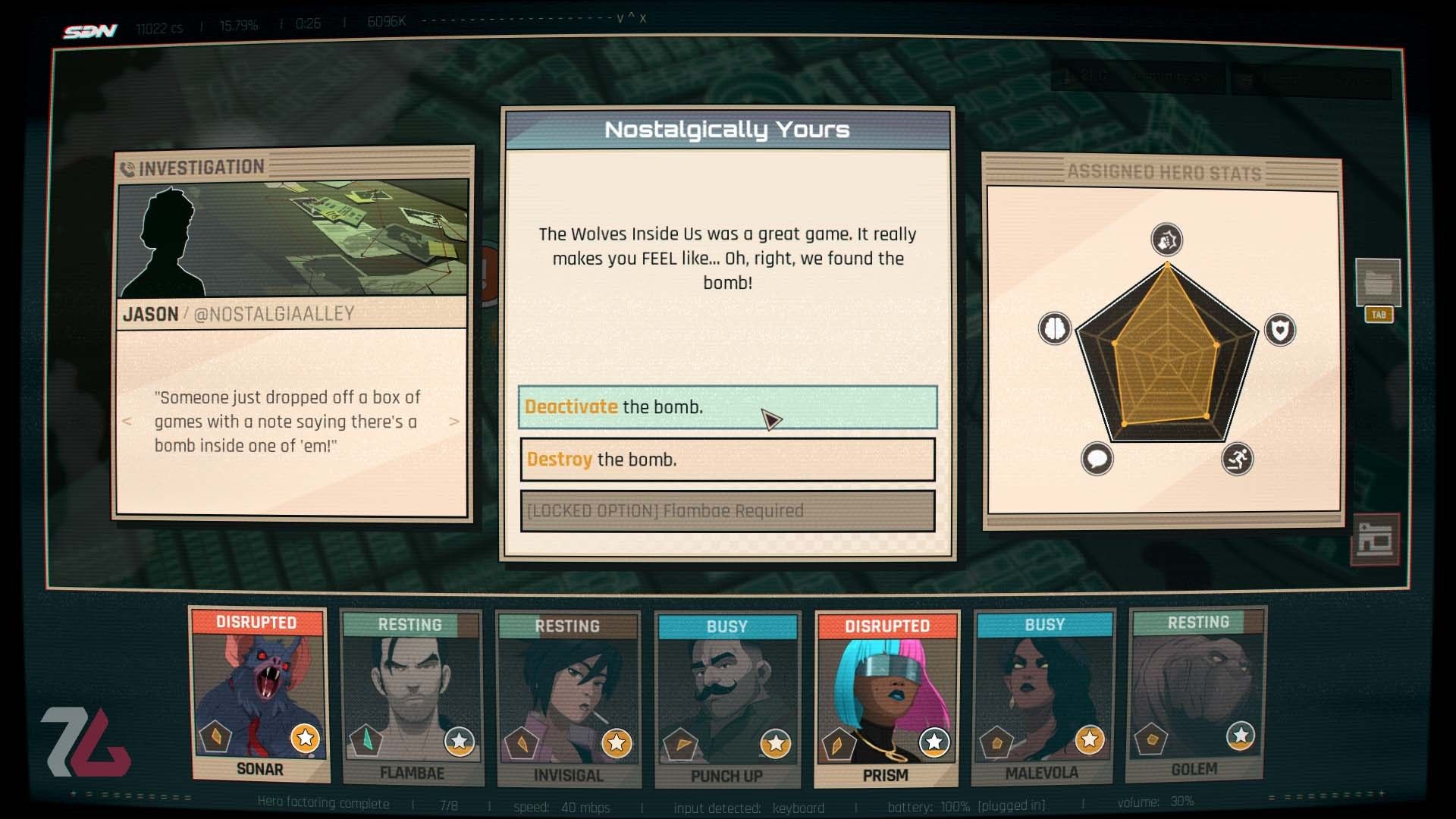
Task: Choose Deactivate the bomb option
Action: (x=727, y=407)
